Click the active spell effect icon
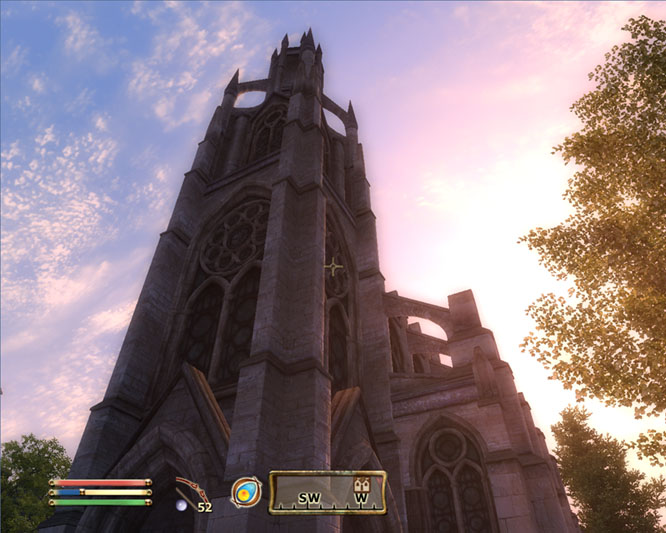This screenshot has width=666, height=533. 245,491
